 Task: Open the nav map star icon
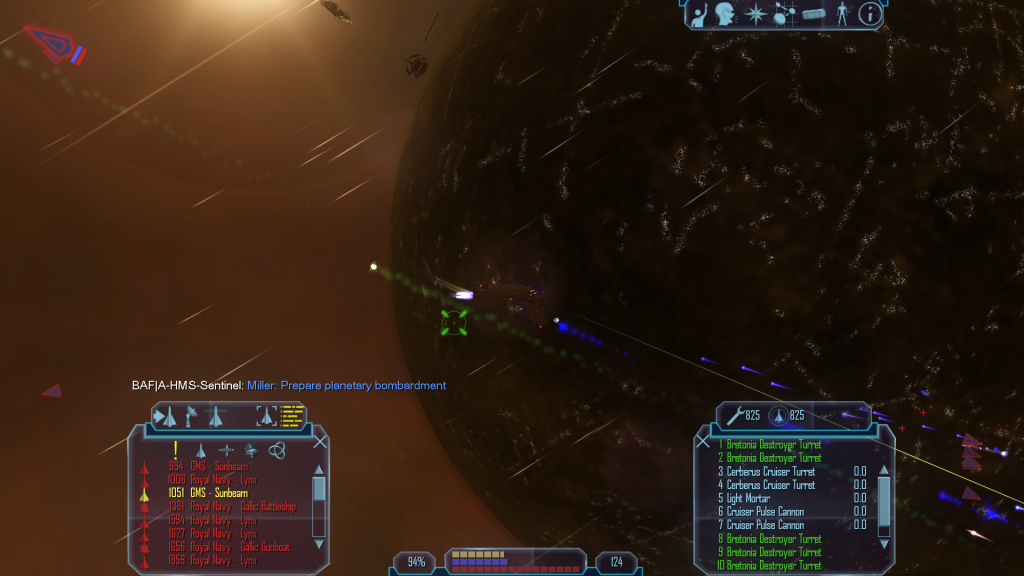click(756, 14)
